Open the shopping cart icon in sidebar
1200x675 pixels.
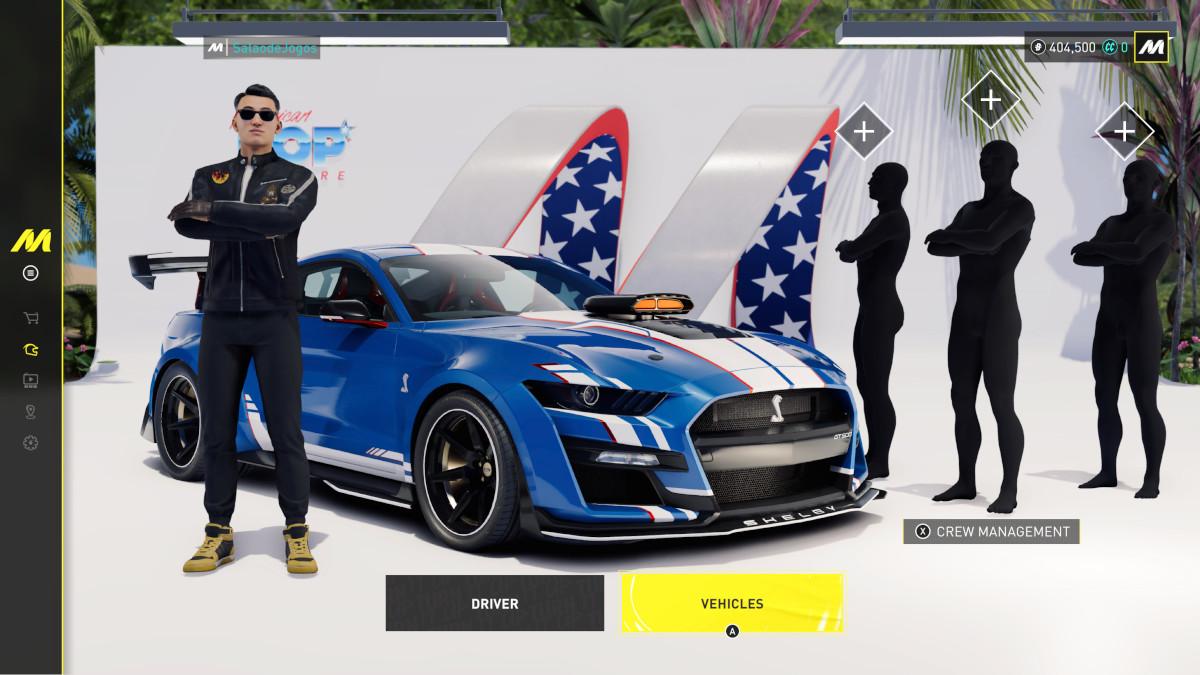(31, 318)
